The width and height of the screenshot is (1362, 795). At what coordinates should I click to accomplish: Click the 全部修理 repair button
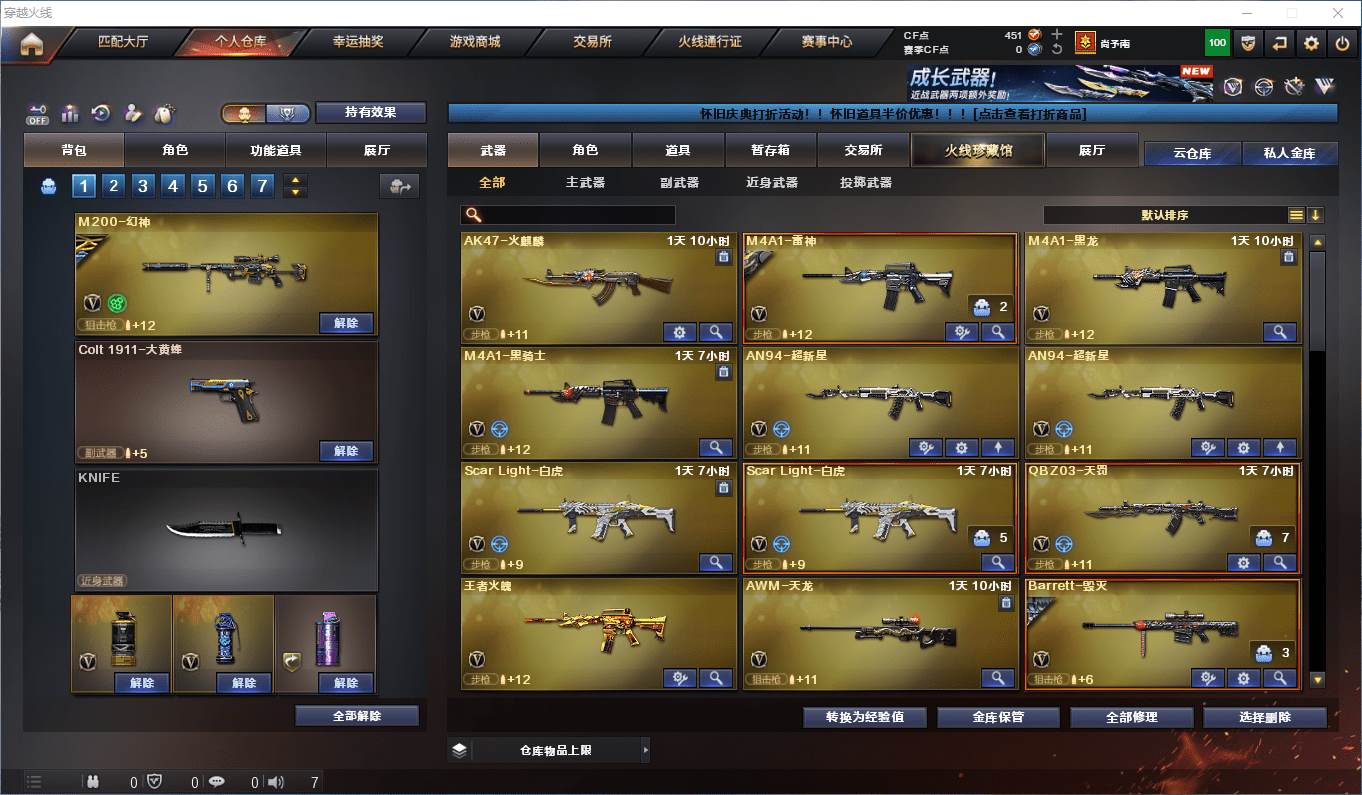[x=1132, y=717]
